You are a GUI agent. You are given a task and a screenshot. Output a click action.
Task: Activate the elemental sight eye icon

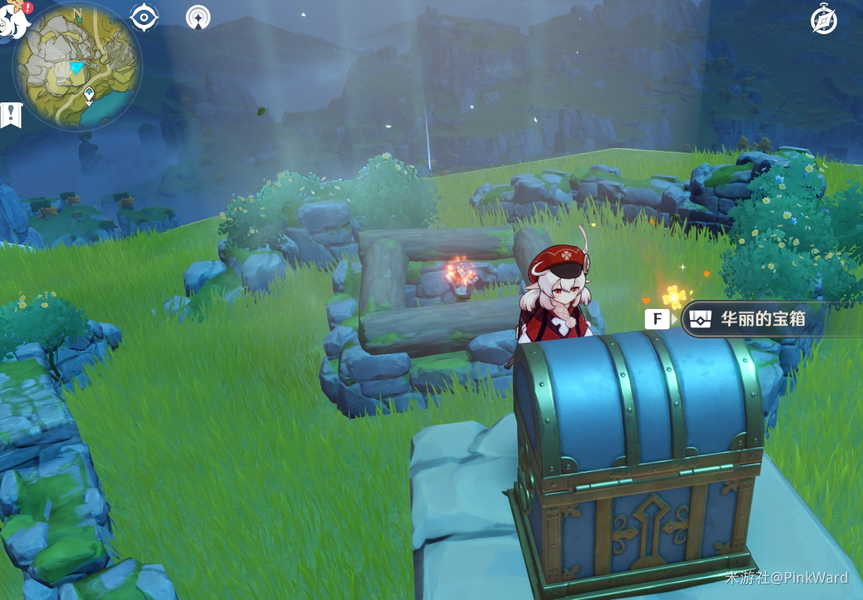point(144,17)
